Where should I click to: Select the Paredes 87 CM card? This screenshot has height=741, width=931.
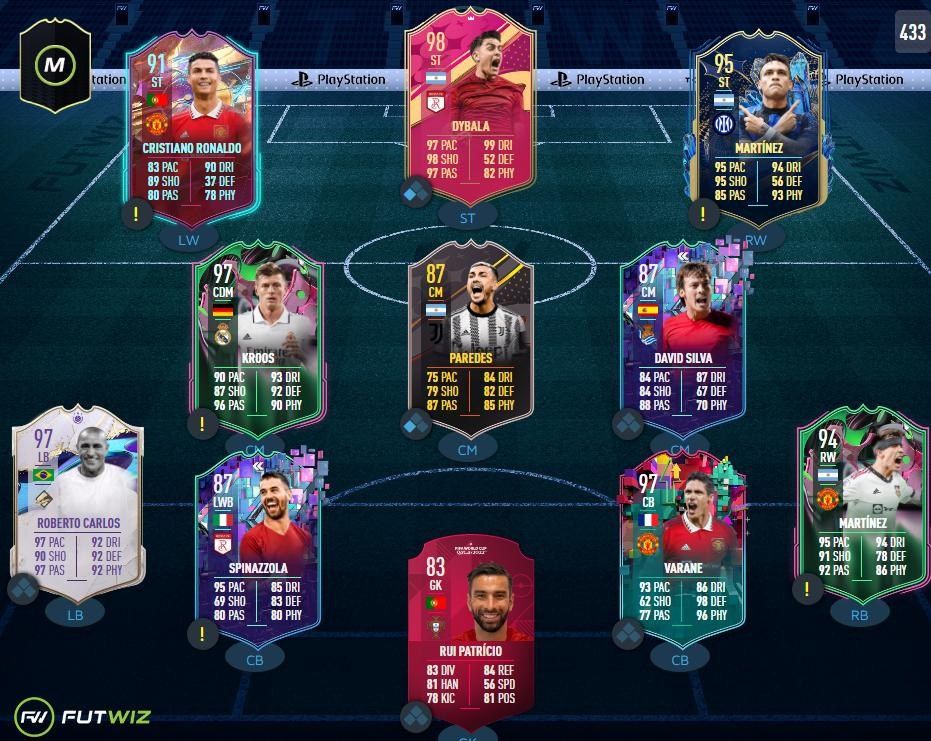click(470, 337)
